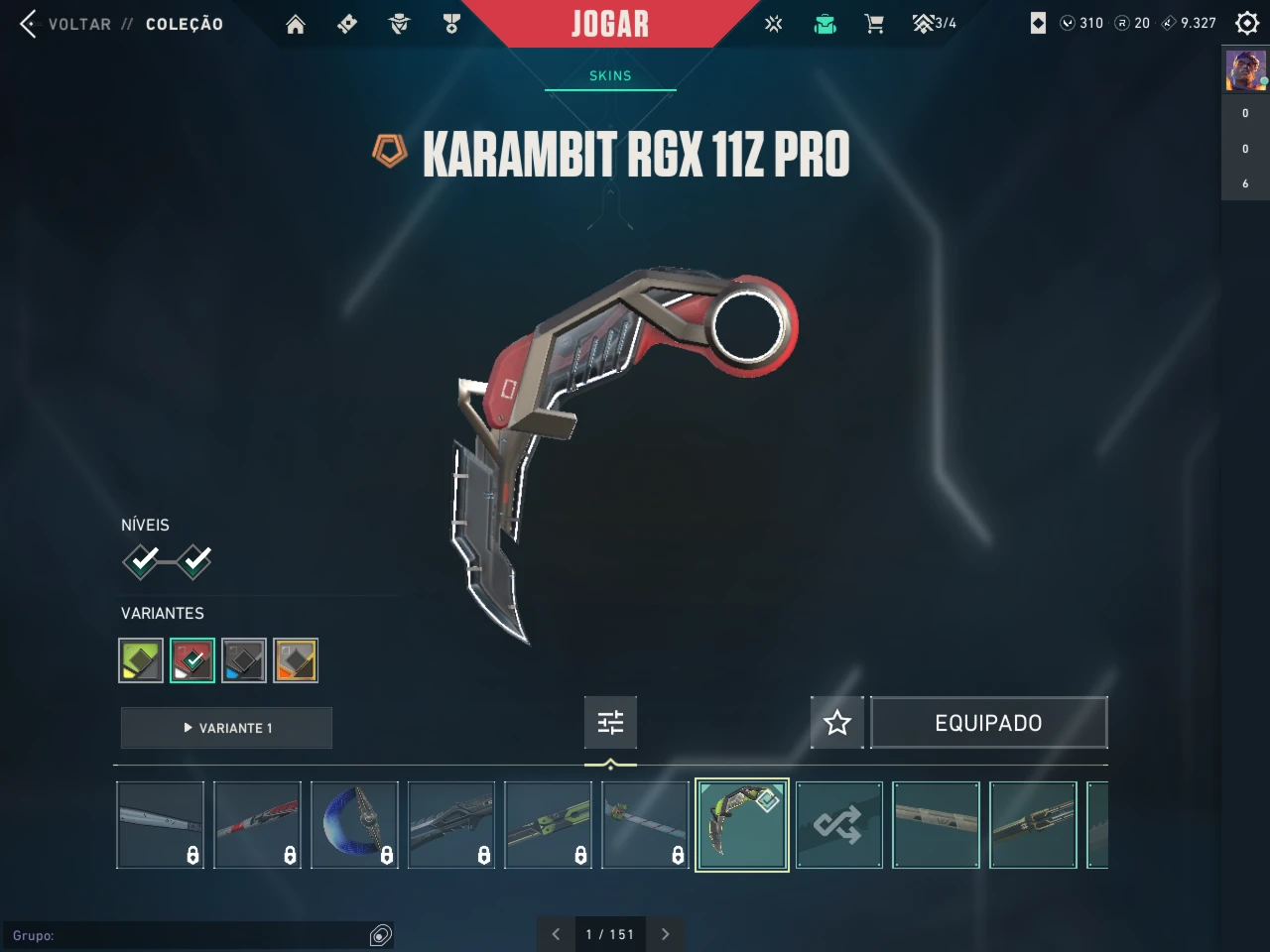Open the store shopping cart

874,24
